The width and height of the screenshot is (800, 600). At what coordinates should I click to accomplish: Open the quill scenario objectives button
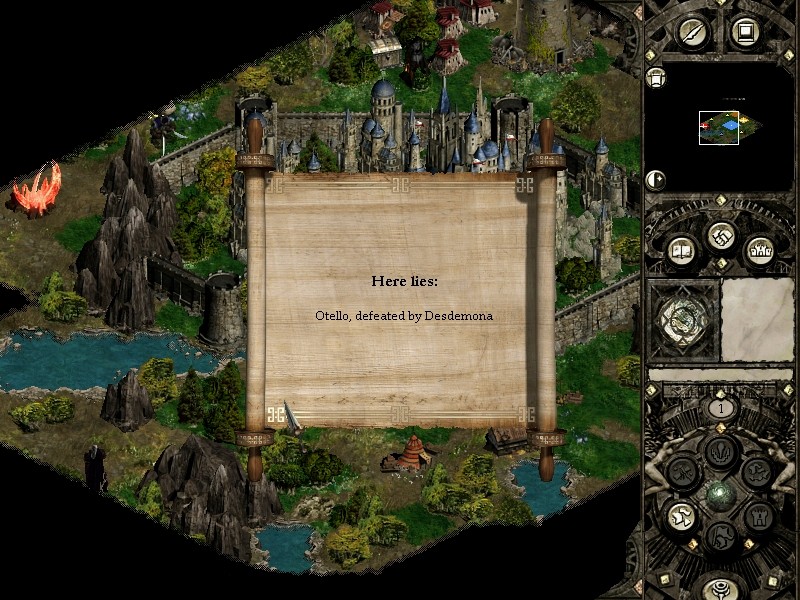tap(693, 32)
